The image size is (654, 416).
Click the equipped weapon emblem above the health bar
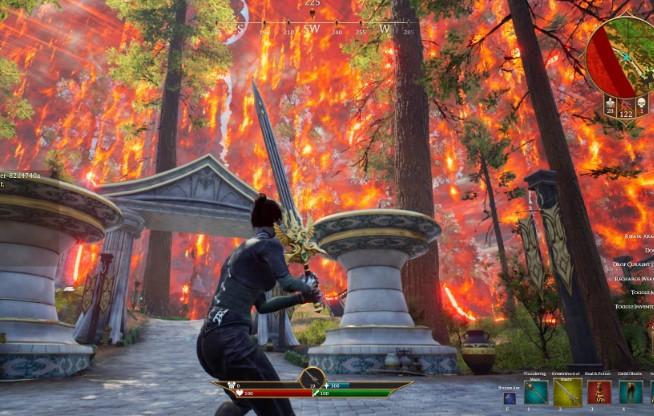tap(312, 378)
